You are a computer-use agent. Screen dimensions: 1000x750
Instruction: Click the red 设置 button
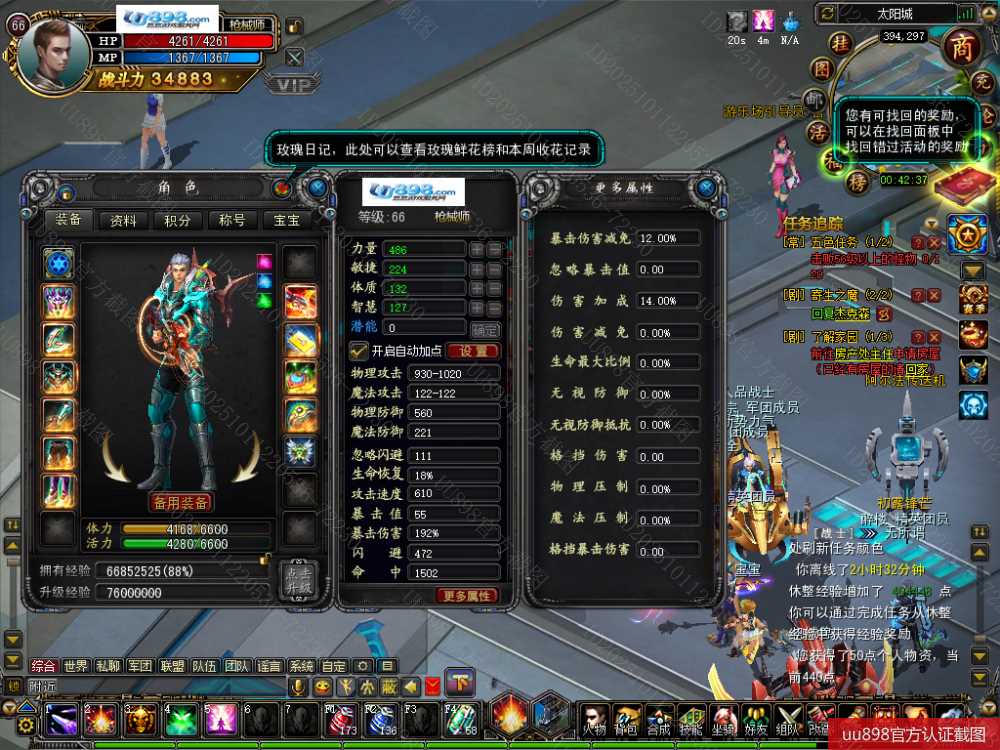[473, 351]
